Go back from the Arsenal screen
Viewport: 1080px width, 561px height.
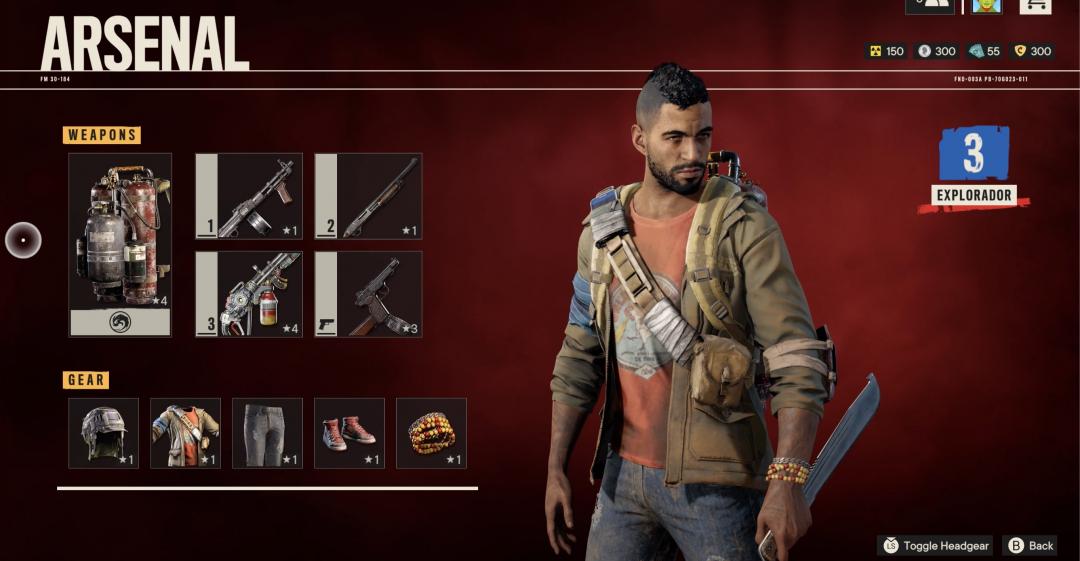(1031, 546)
